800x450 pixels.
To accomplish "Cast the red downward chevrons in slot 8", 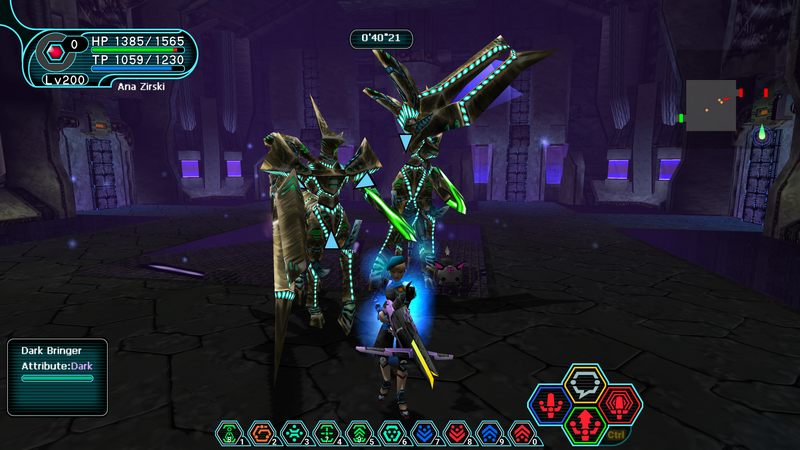I will (456, 432).
